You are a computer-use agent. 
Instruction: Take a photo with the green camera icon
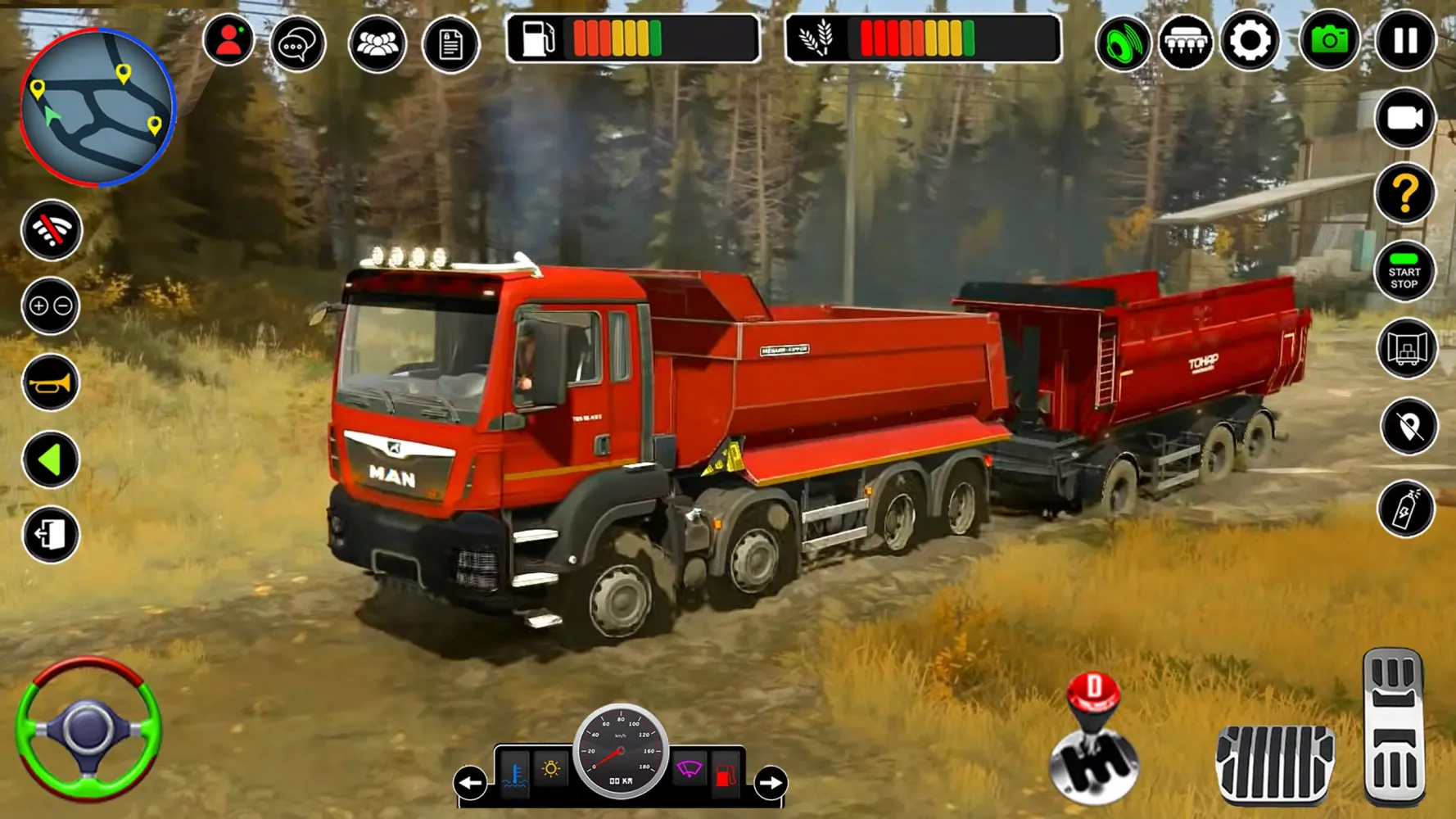[x=1327, y=38]
